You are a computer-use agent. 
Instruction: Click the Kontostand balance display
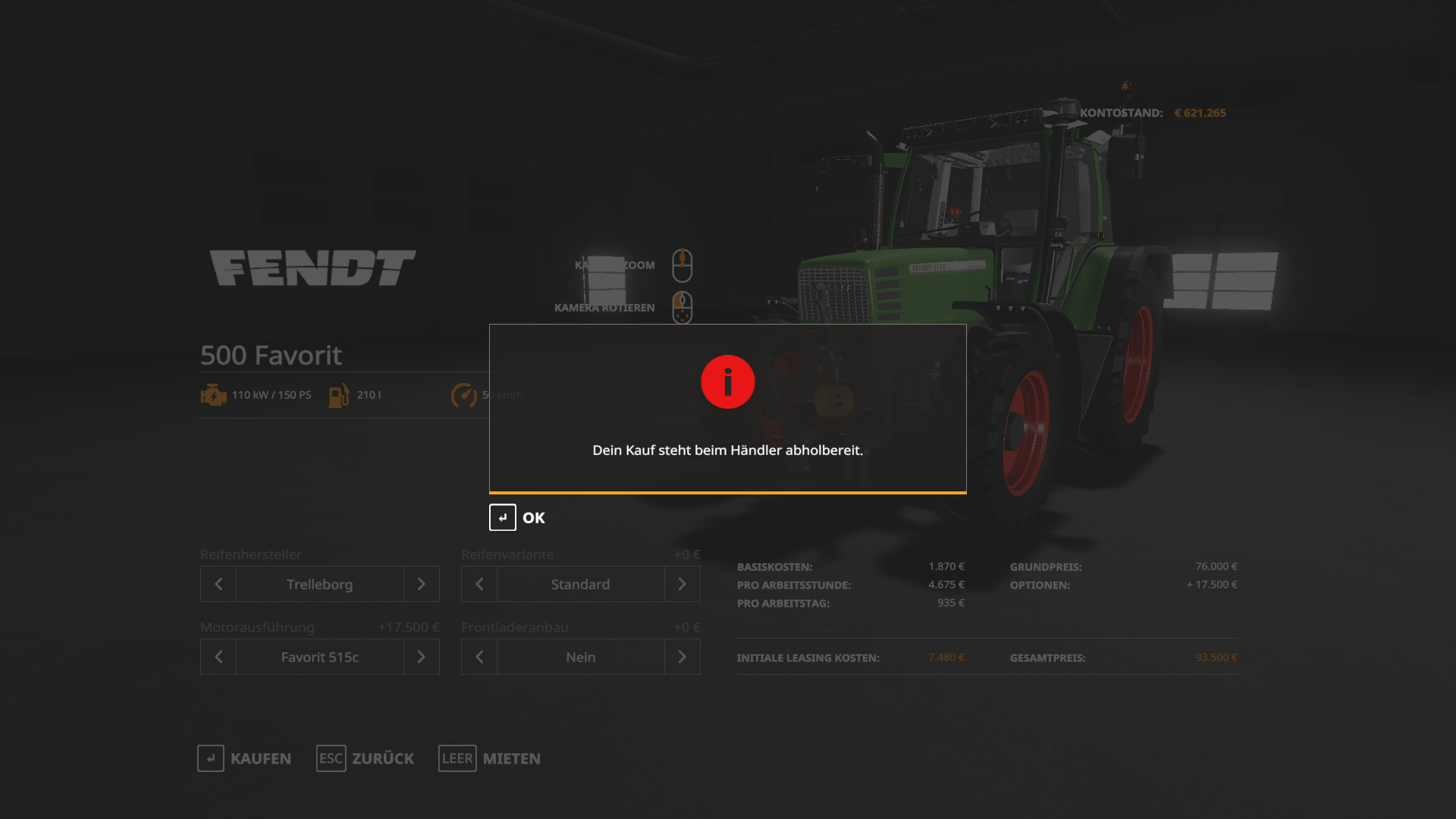pos(1153,112)
